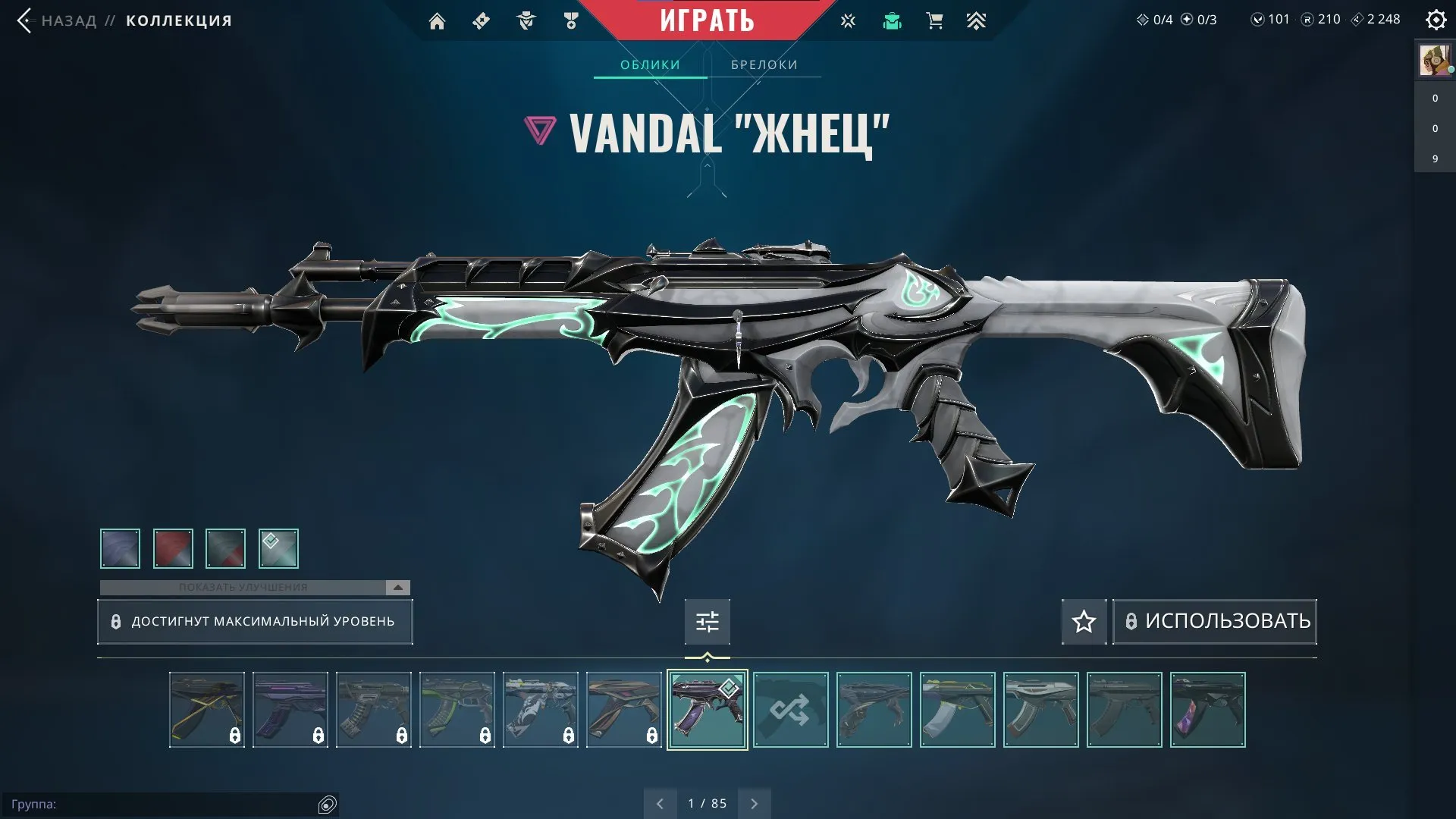Screen dimensions: 1456x819
Task: Select the fourth green variant swatch
Action: (278, 548)
